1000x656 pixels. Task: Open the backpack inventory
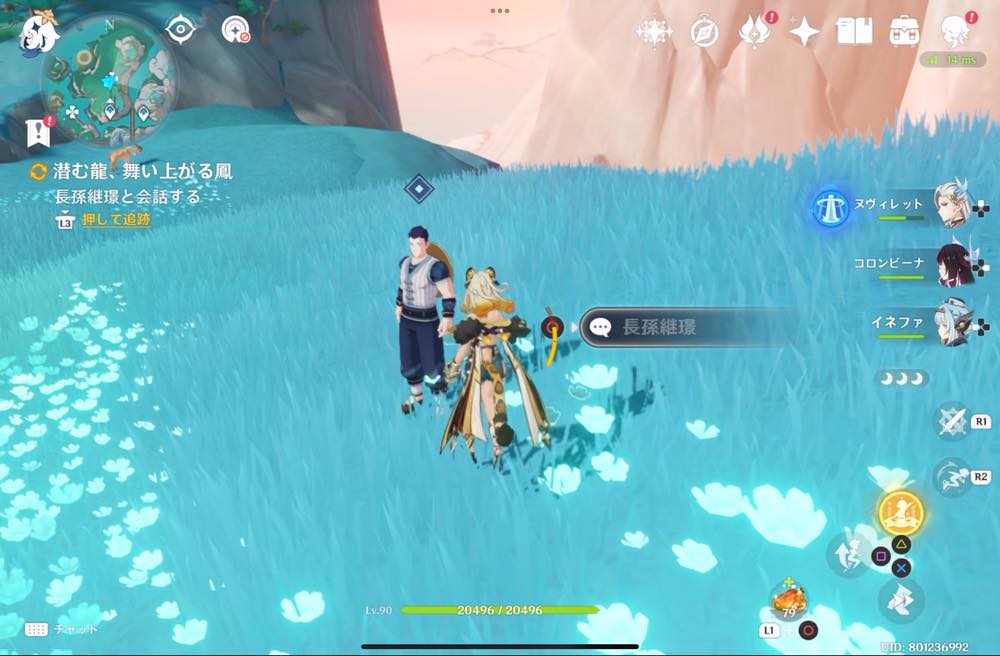pos(905,31)
